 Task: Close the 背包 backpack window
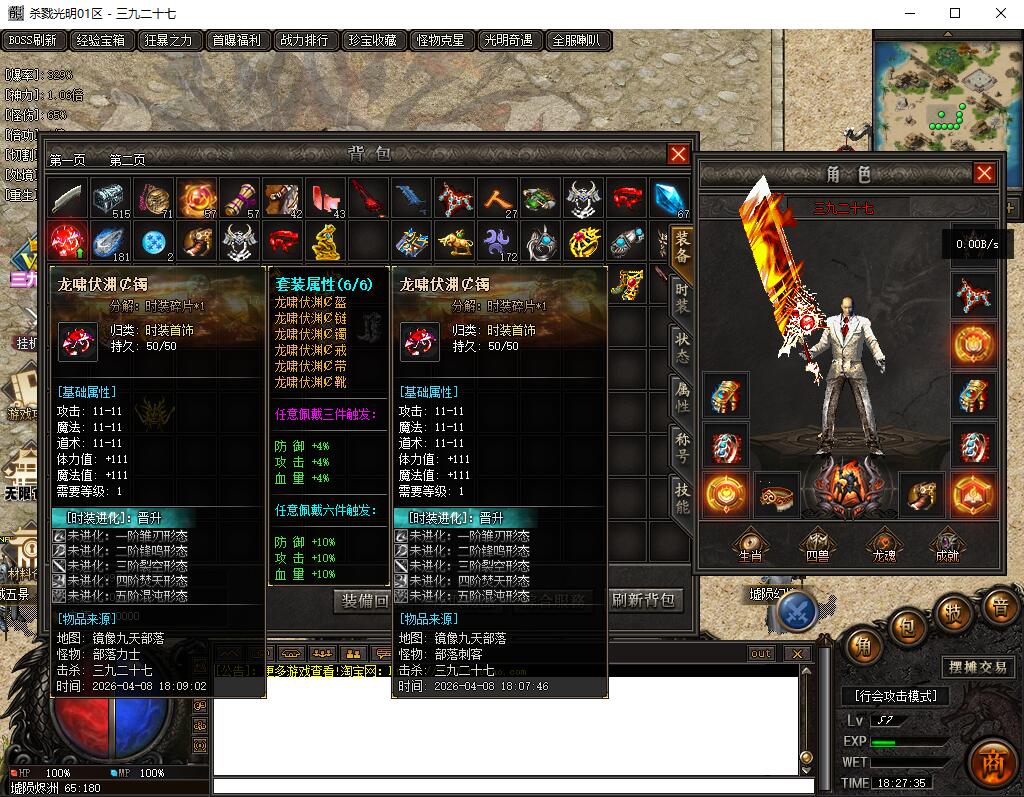pos(678,154)
